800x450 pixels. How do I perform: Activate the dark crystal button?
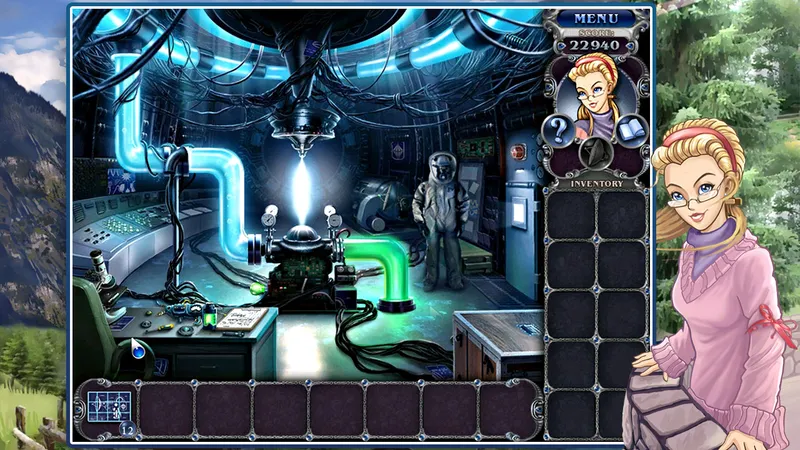point(597,153)
